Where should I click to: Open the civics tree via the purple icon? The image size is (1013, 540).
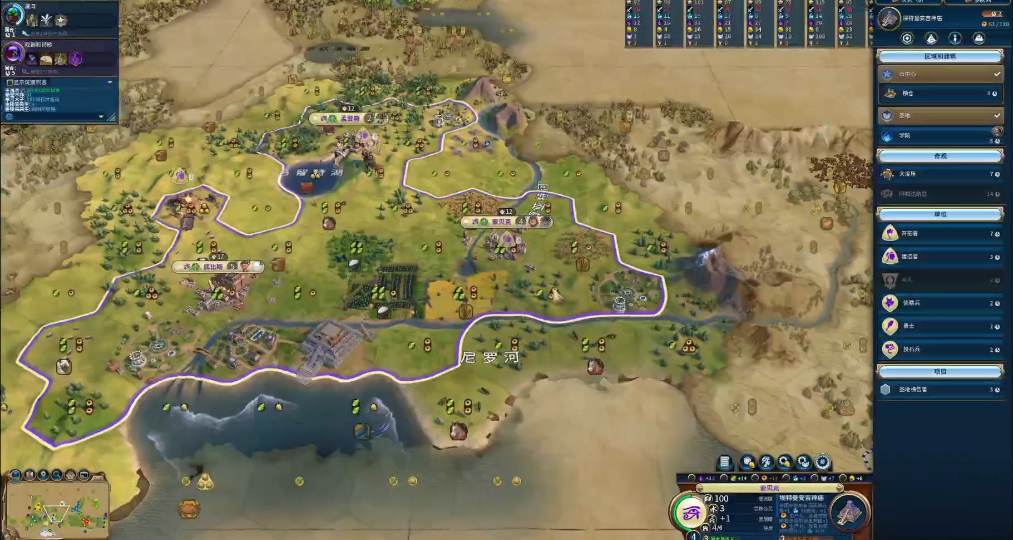click(x=15, y=53)
